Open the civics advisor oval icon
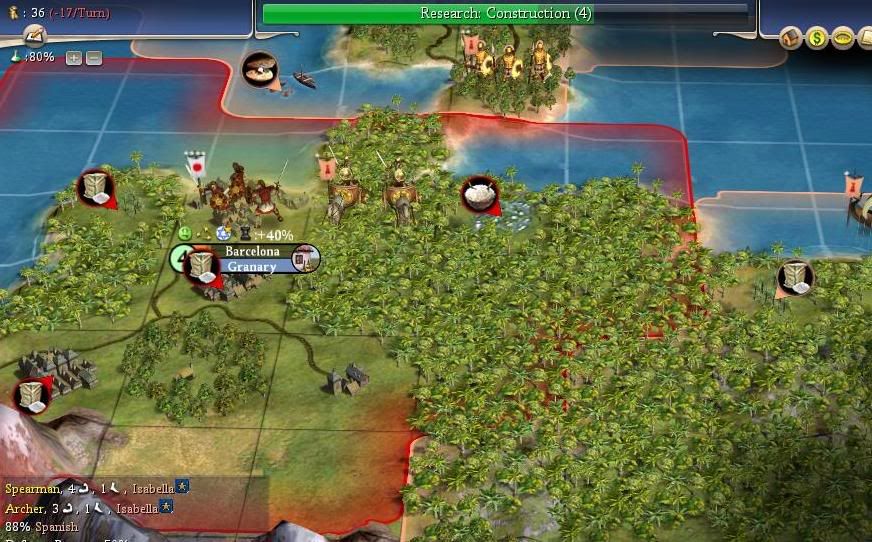872x542 pixels. click(x=843, y=39)
